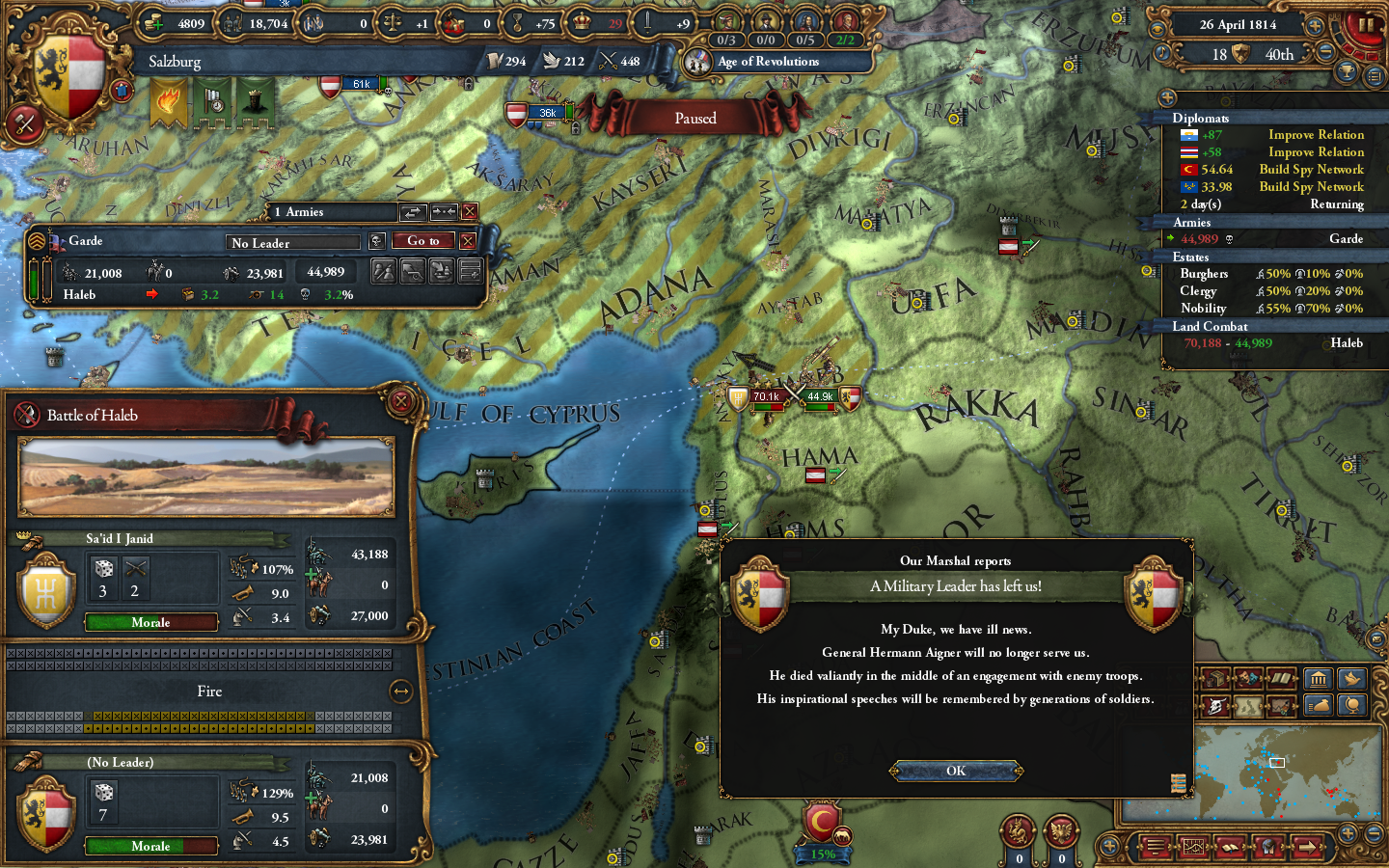This screenshot has height=868, width=1389.
Task: Split the Garde army in half
Action: pyautogui.click(x=384, y=271)
